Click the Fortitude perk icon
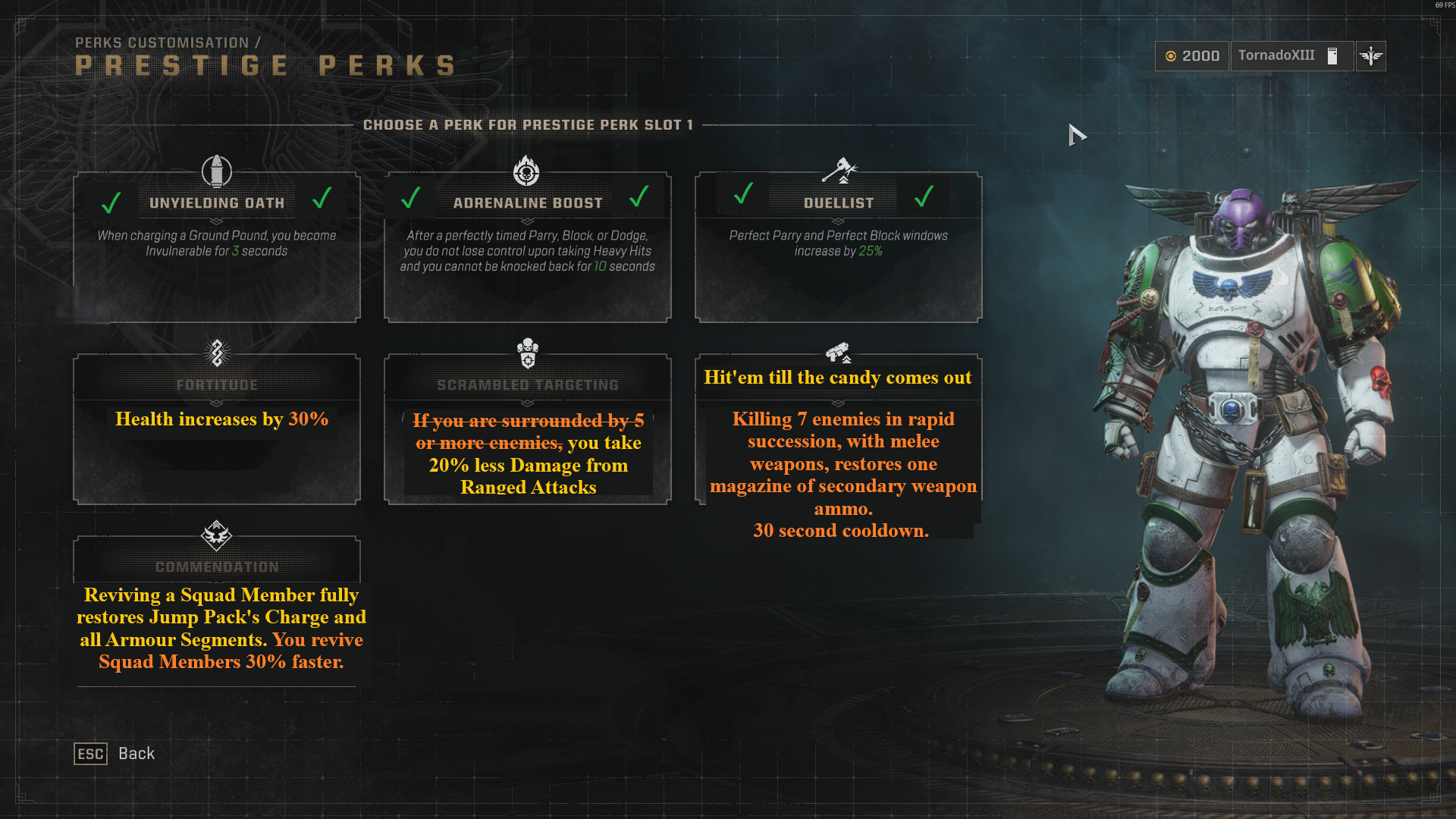The width and height of the screenshot is (1456, 819). pos(217,354)
